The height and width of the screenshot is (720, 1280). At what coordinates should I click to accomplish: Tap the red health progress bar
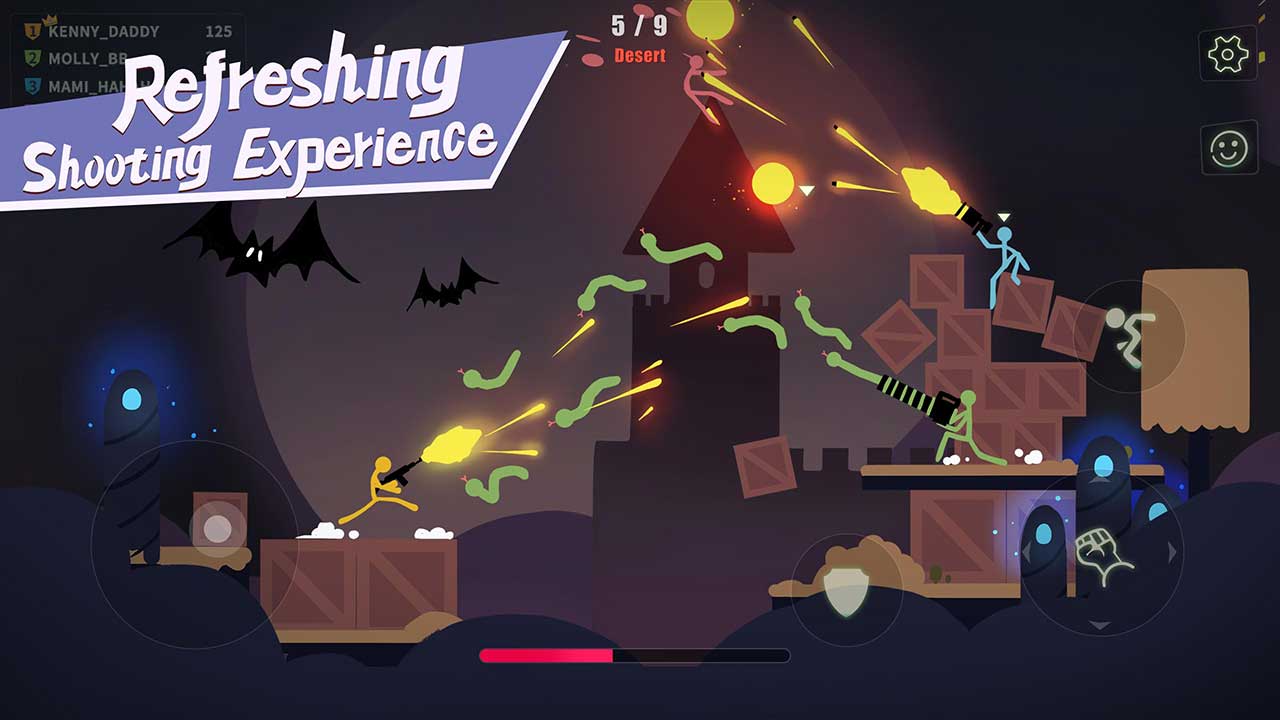coord(545,655)
